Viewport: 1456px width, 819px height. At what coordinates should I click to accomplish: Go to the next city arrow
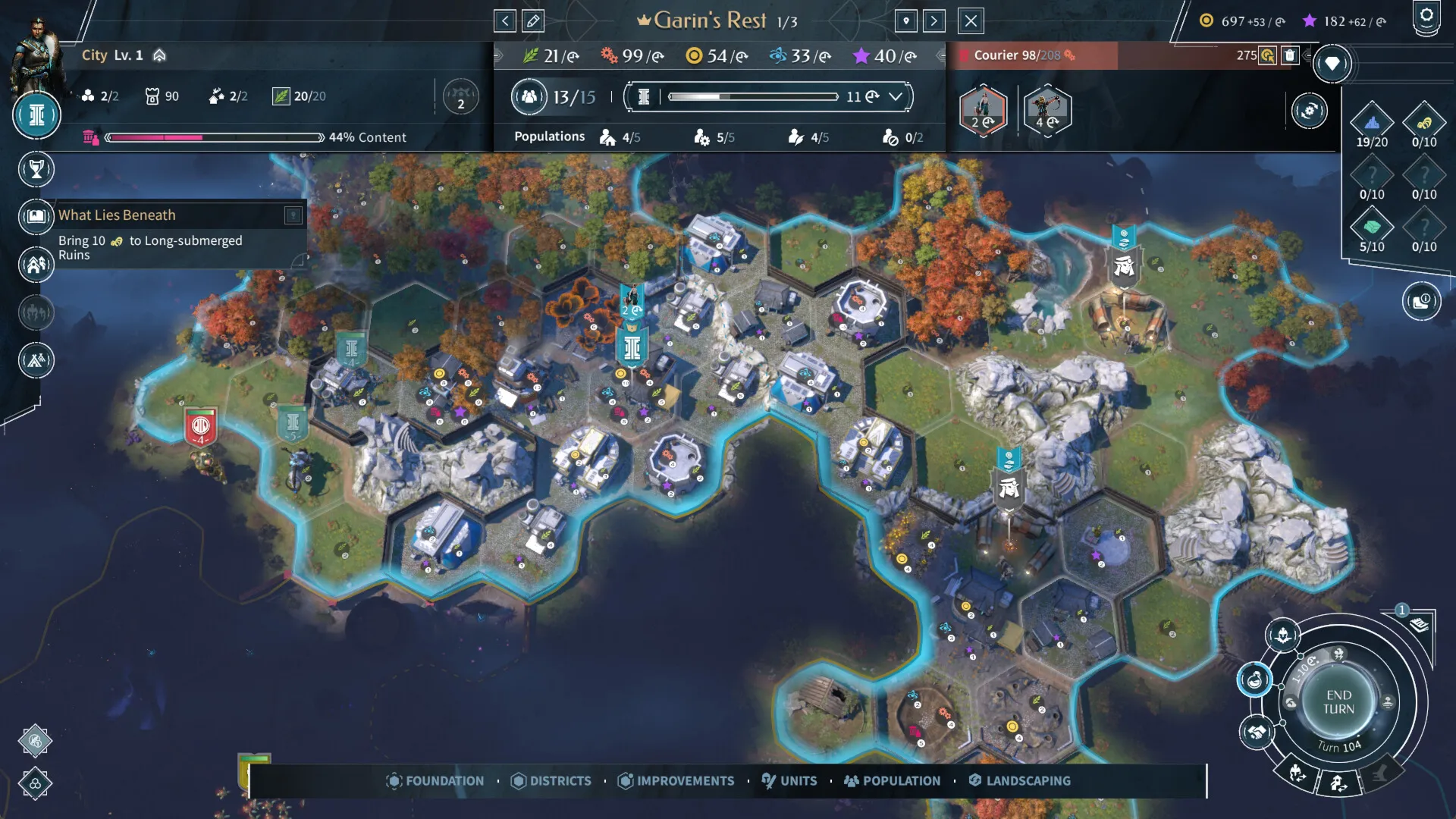[x=934, y=21]
